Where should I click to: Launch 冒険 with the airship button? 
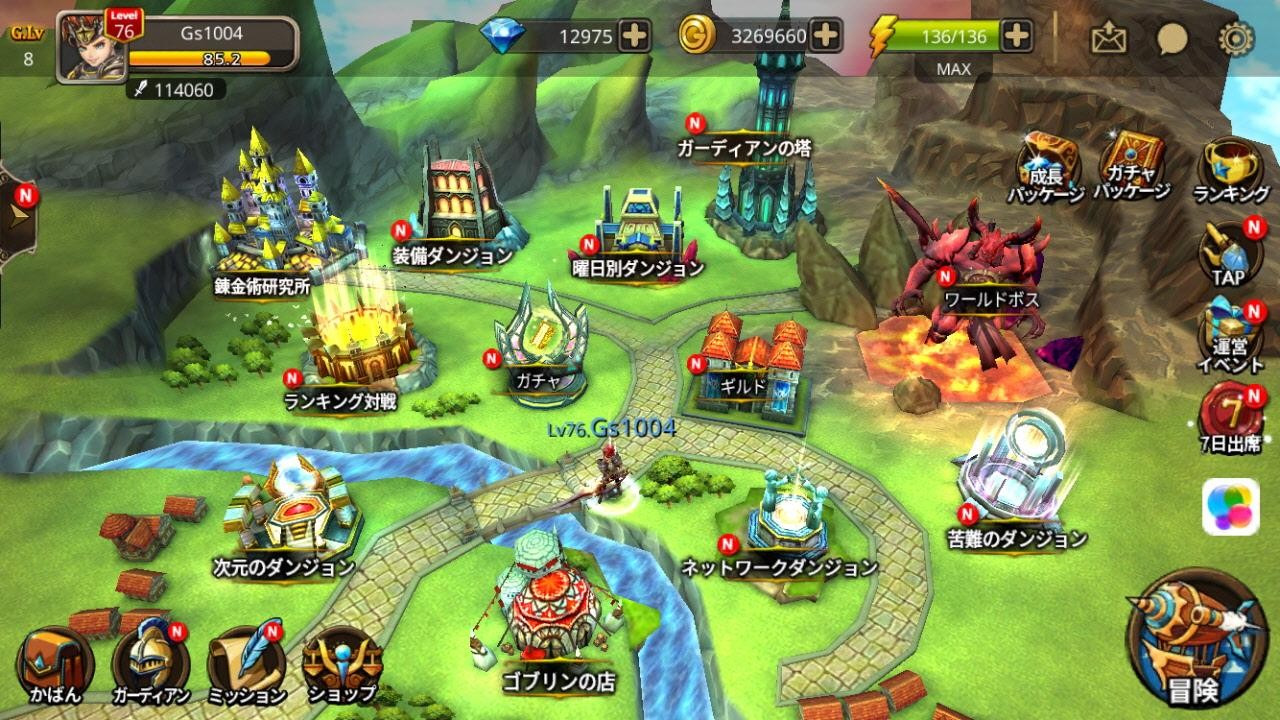pos(1190,640)
